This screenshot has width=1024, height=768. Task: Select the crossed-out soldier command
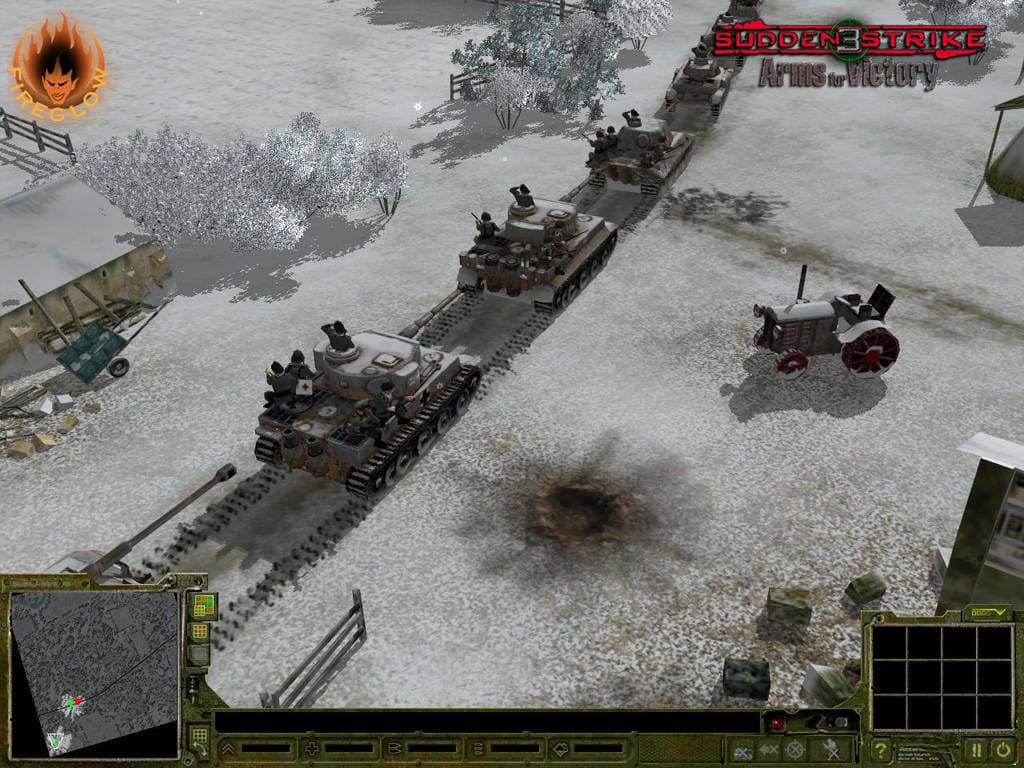click(x=831, y=749)
